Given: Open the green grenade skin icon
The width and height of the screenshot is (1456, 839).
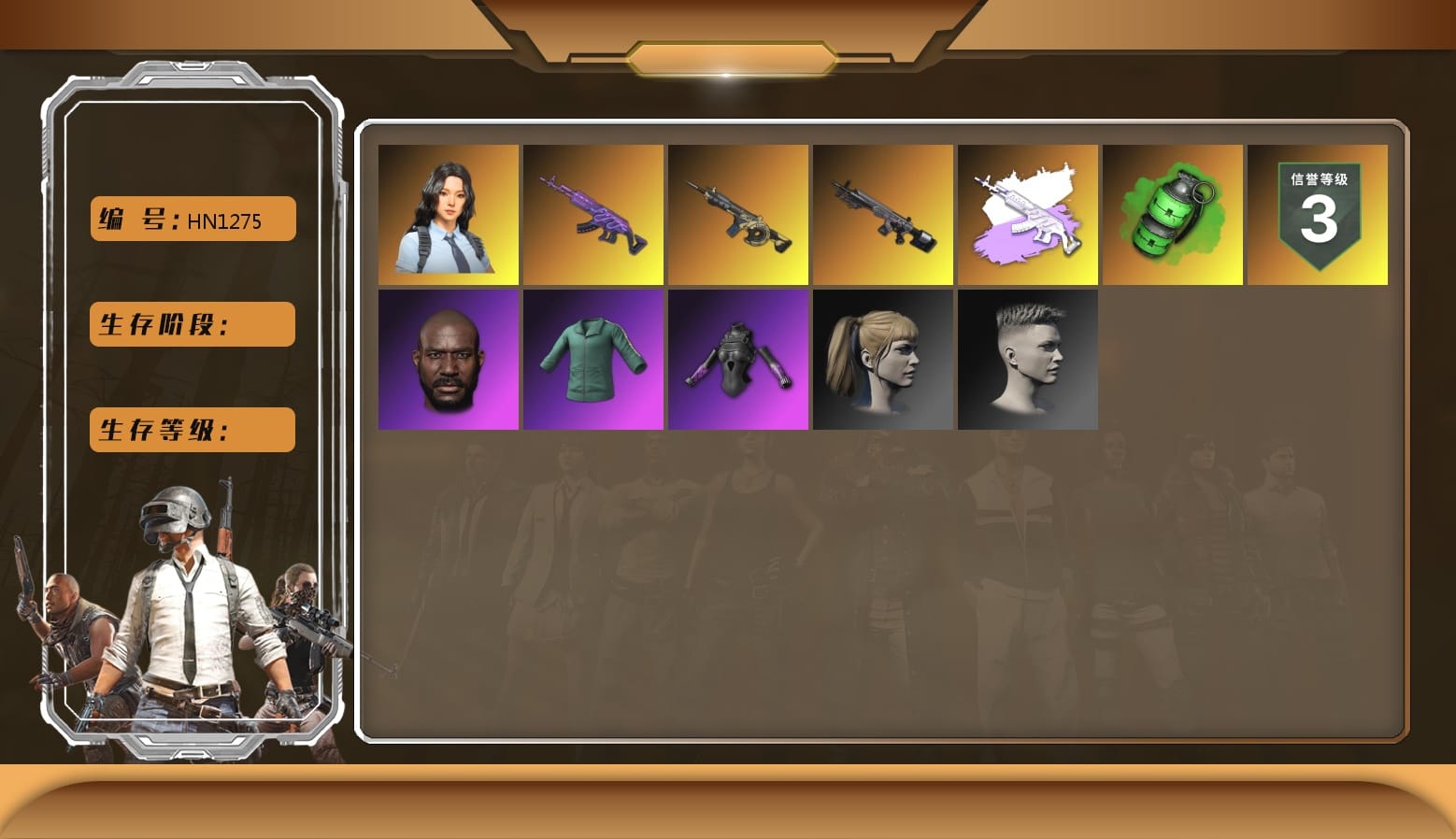Looking at the screenshot, I should coord(1173,213).
